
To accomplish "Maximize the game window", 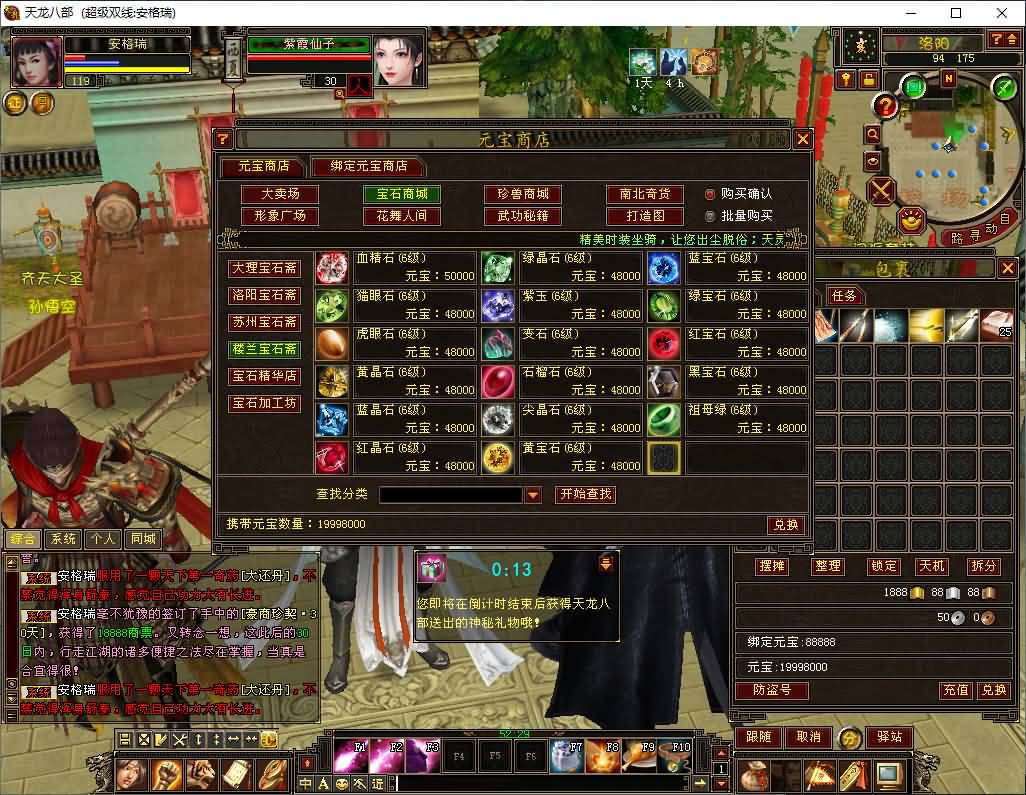I will point(956,13).
